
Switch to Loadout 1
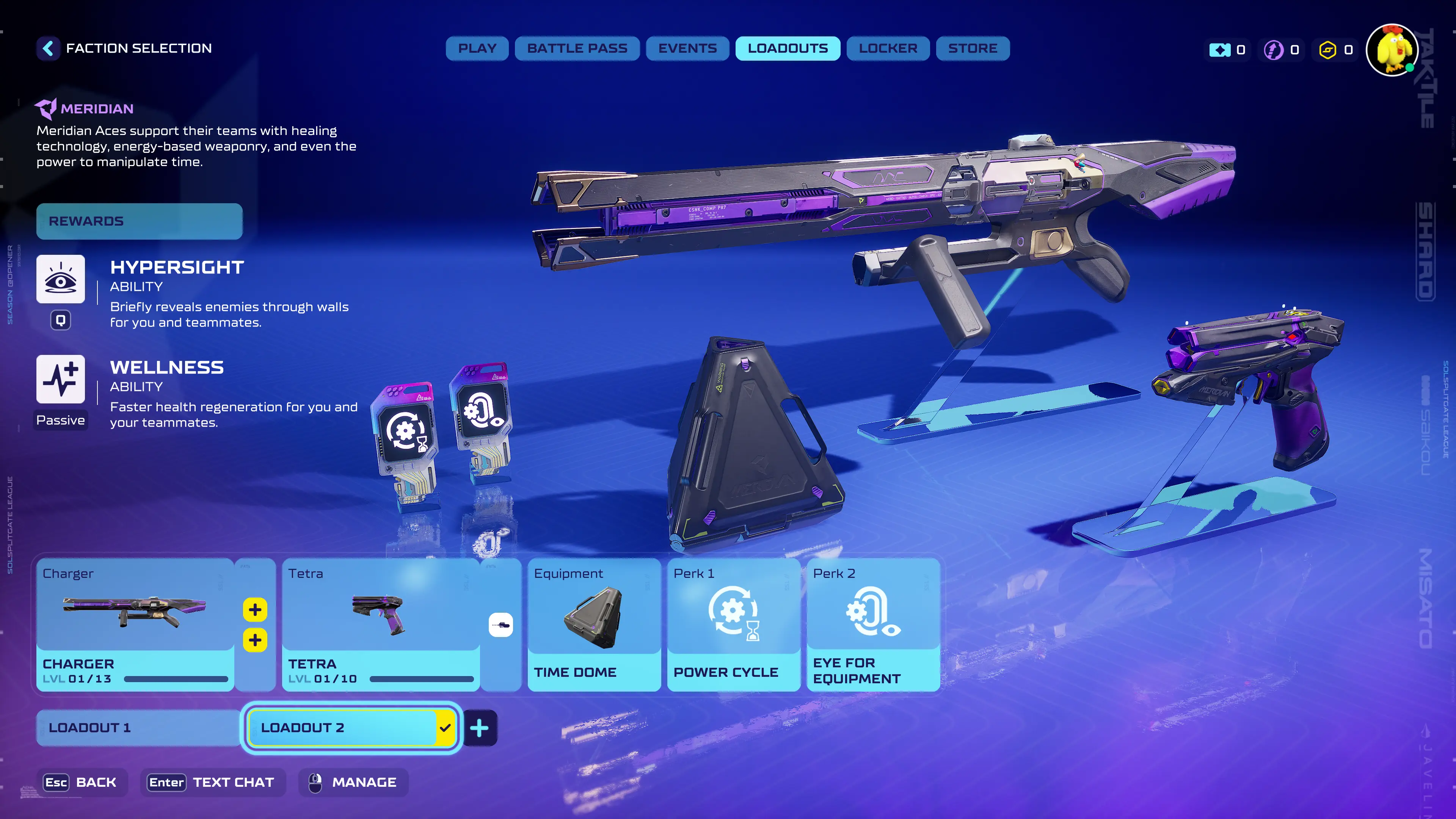[138, 728]
